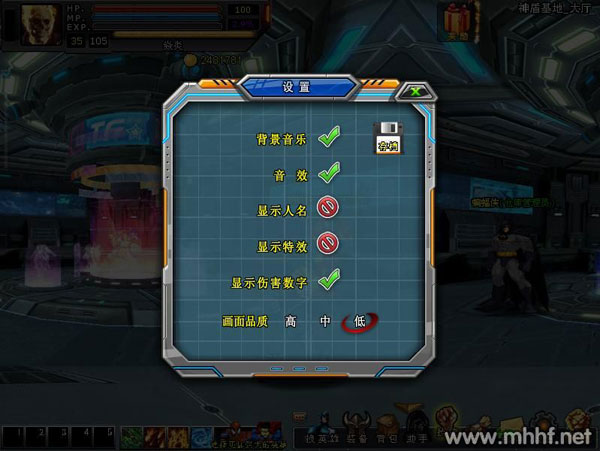
Task: Select the 低 (low) picture quality
Action: [x=360, y=321]
